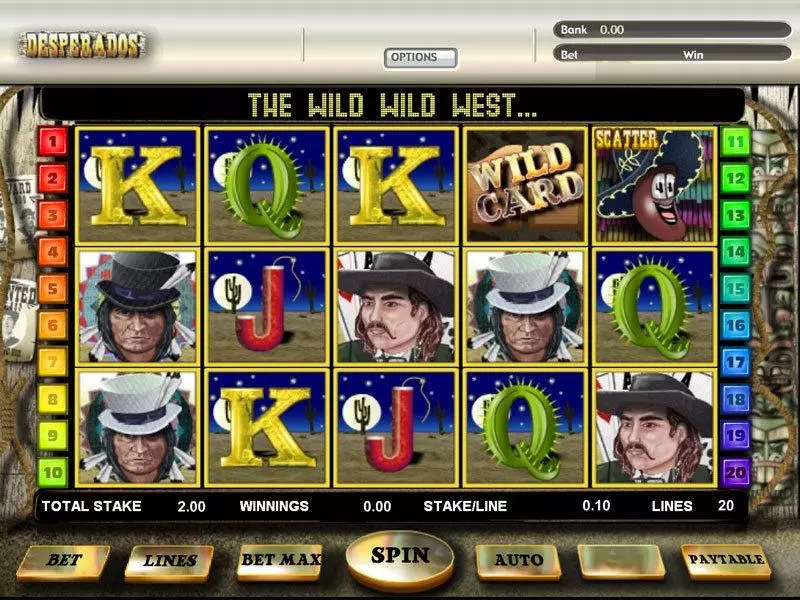Select payline 16 blue marker
Image resolution: width=800 pixels, height=600 pixels.
pyautogui.click(x=736, y=325)
